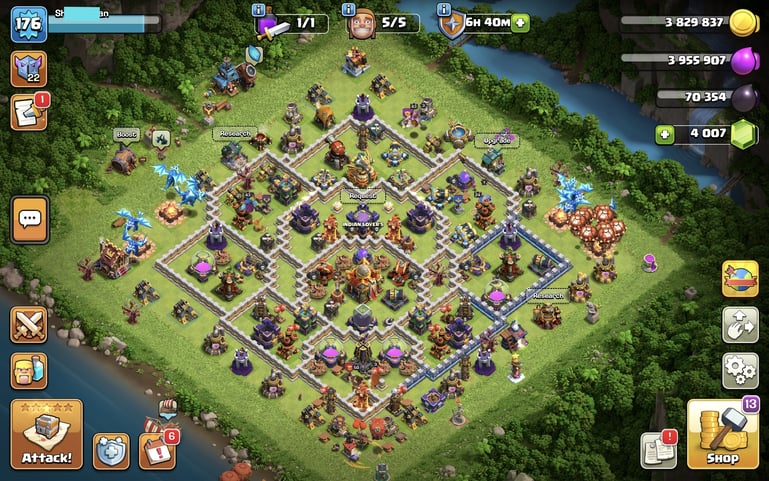Open the barbarian and potion army button
Viewport: 769px width, 481px height.
tap(30, 372)
